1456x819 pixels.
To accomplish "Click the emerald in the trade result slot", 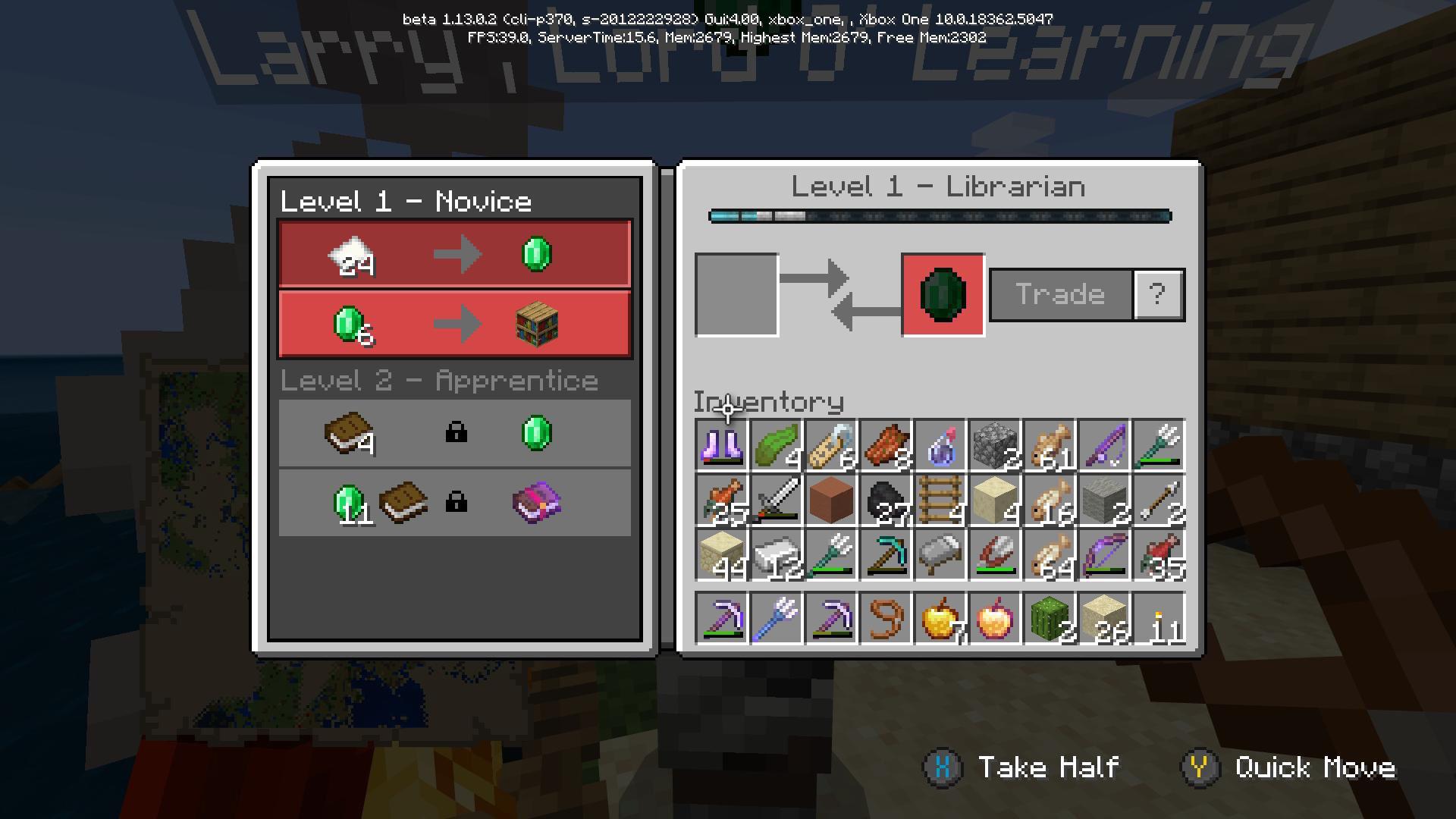I will tap(940, 296).
